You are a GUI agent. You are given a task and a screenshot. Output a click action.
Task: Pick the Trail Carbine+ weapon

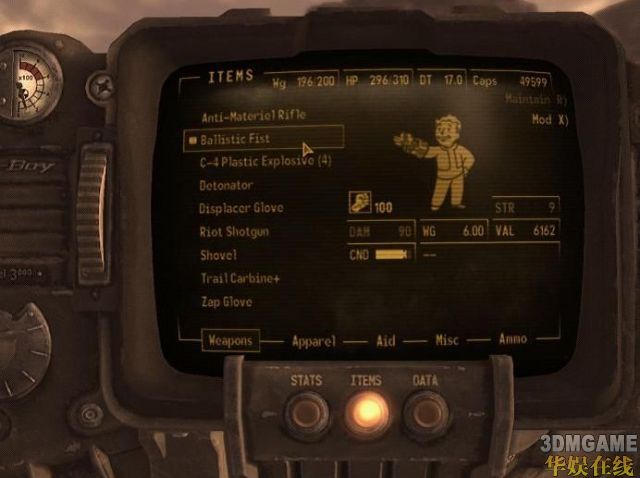coord(240,278)
